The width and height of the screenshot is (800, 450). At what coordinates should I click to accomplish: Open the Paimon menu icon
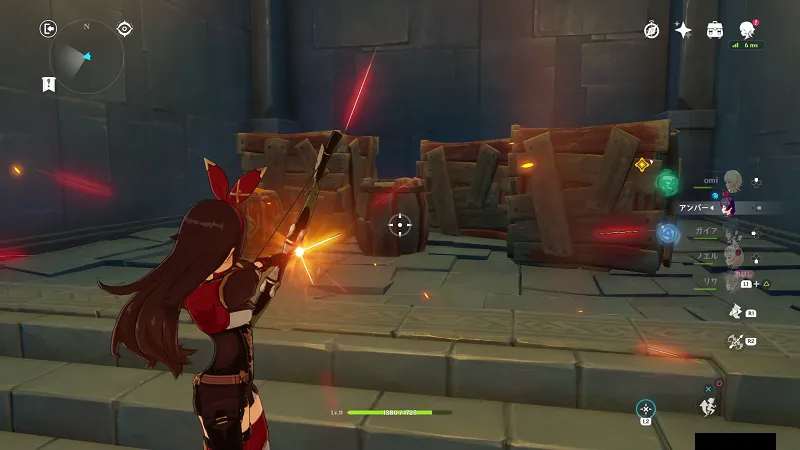pyautogui.click(x=746, y=30)
